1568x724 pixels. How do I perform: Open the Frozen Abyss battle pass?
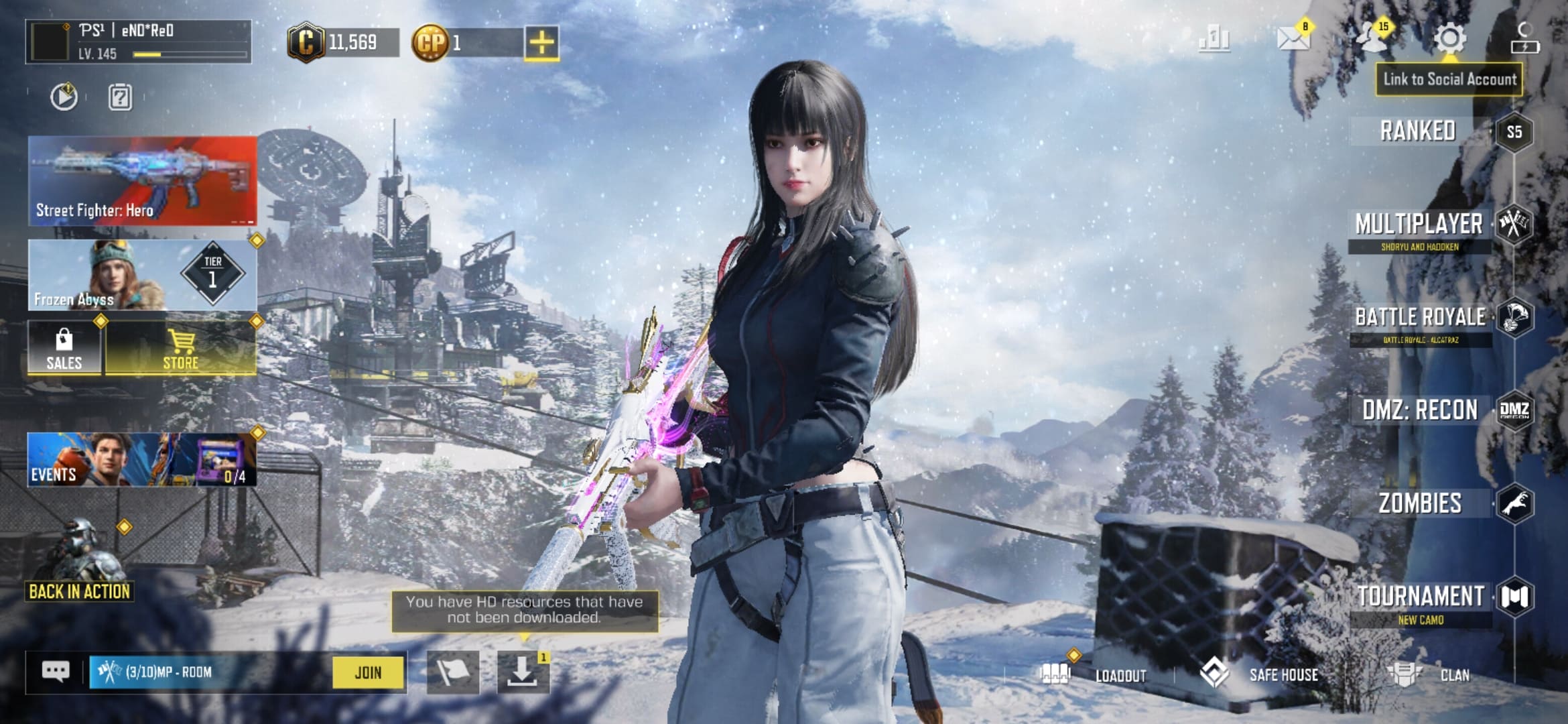tap(142, 275)
